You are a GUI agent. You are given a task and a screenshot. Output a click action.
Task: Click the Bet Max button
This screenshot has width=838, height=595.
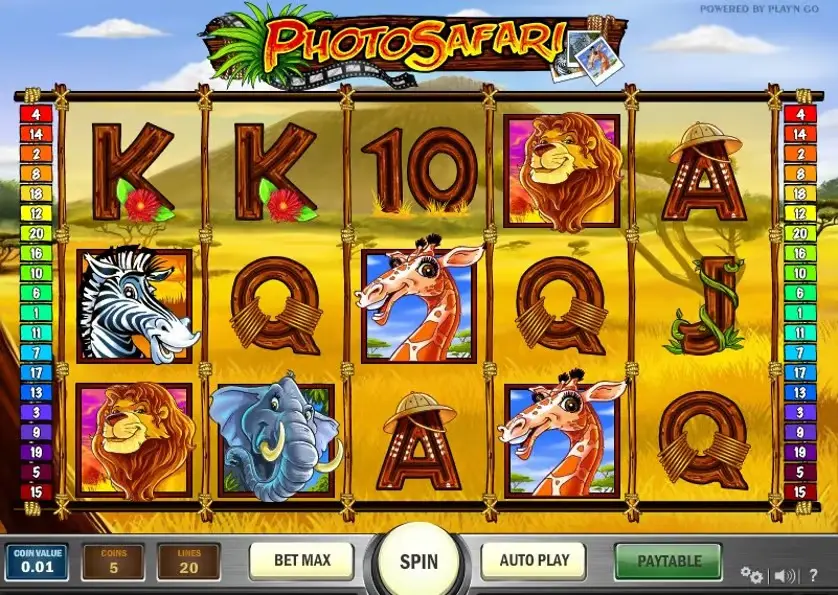coord(301,560)
